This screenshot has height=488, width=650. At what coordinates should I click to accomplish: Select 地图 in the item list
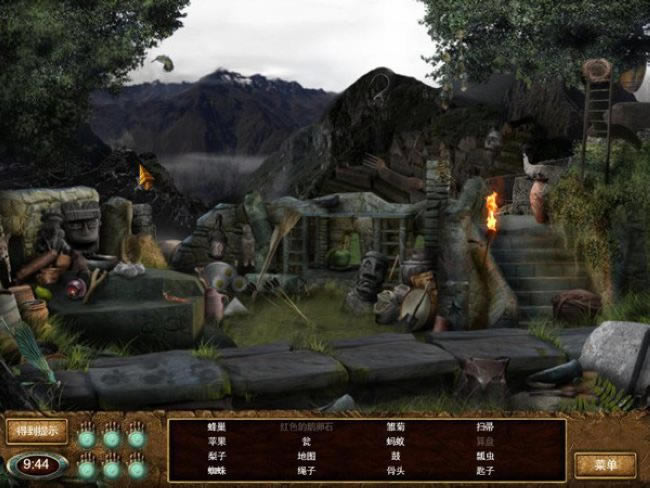[x=306, y=456]
